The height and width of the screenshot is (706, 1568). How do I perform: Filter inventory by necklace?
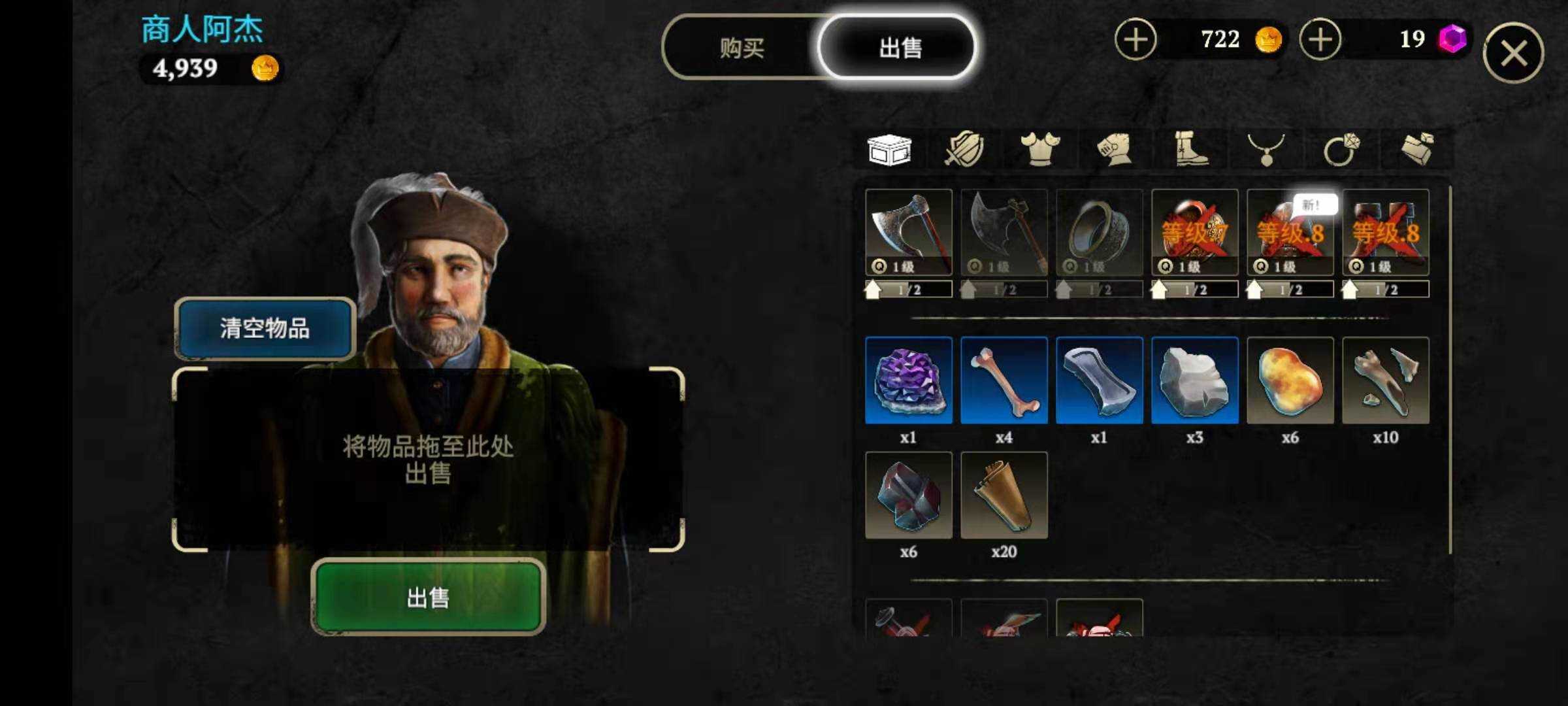point(1266,150)
